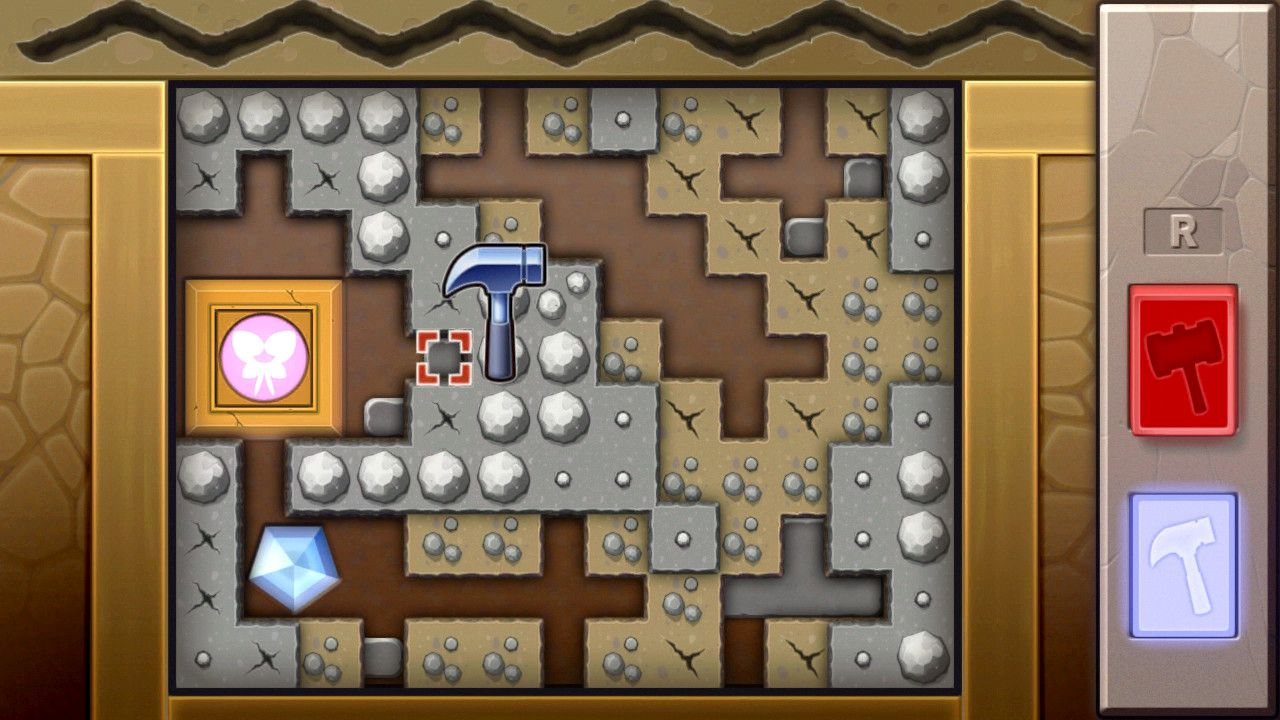Click the R button on the sidebar
1280x720 pixels.
pyautogui.click(x=1184, y=229)
